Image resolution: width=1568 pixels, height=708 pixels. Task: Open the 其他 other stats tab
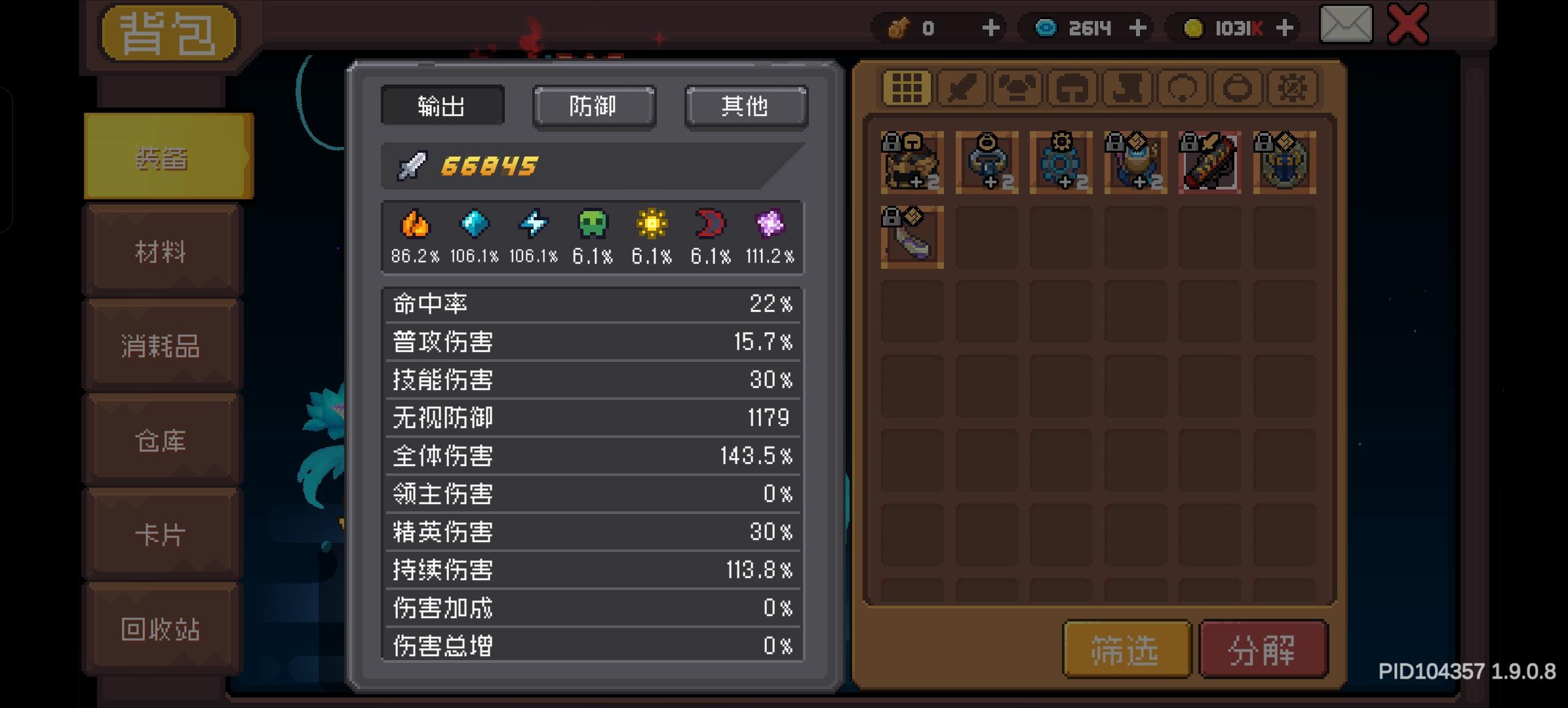pyautogui.click(x=745, y=106)
